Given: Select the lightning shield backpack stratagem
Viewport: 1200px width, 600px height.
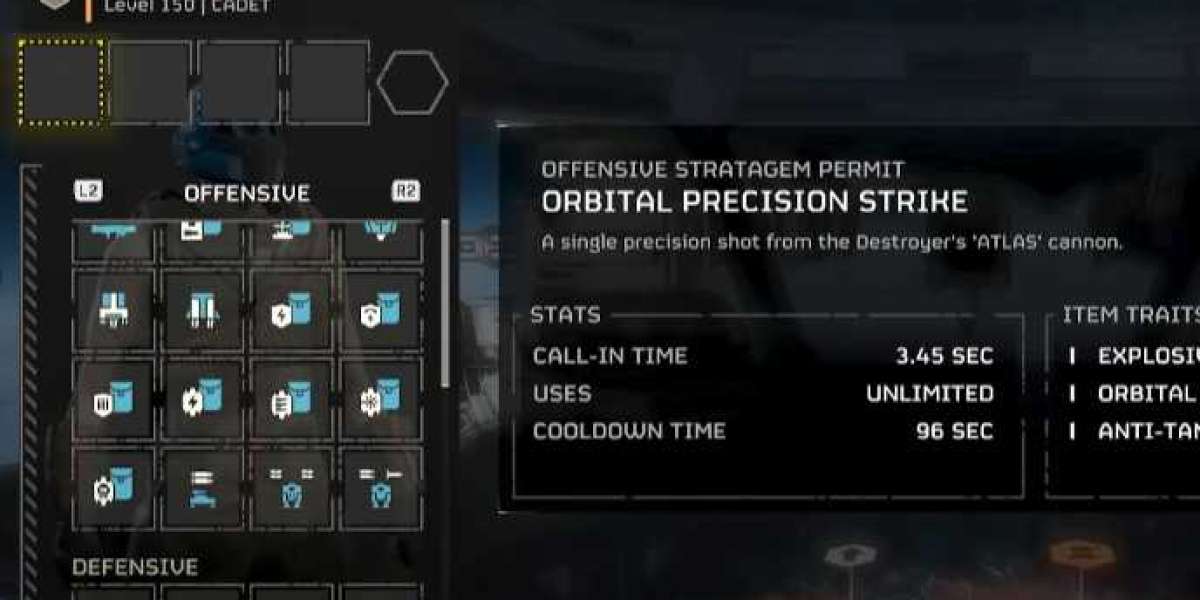Looking at the screenshot, I should tap(293, 312).
